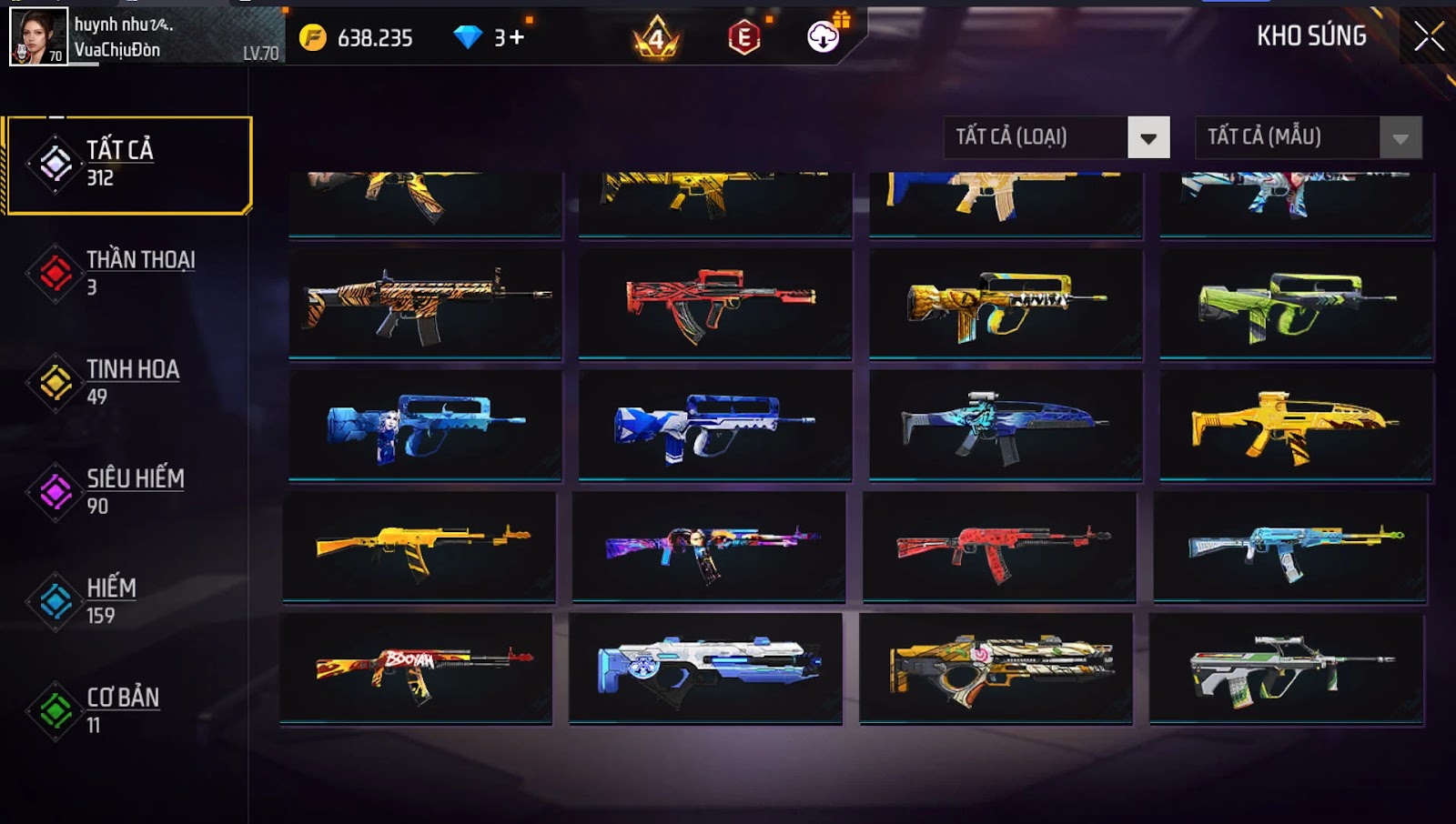This screenshot has height=824, width=1456.
Task: Click the player profile avatar
Action: point(38,36)
